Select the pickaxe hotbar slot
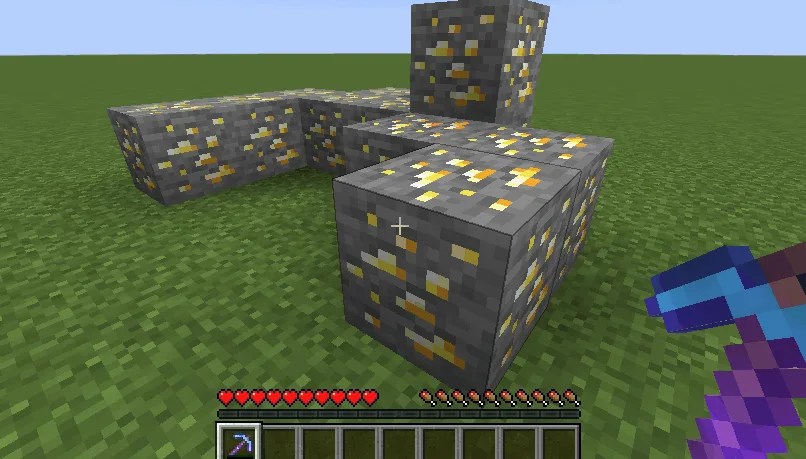Viewport: 806px width, 459px height. pos(239,443)
